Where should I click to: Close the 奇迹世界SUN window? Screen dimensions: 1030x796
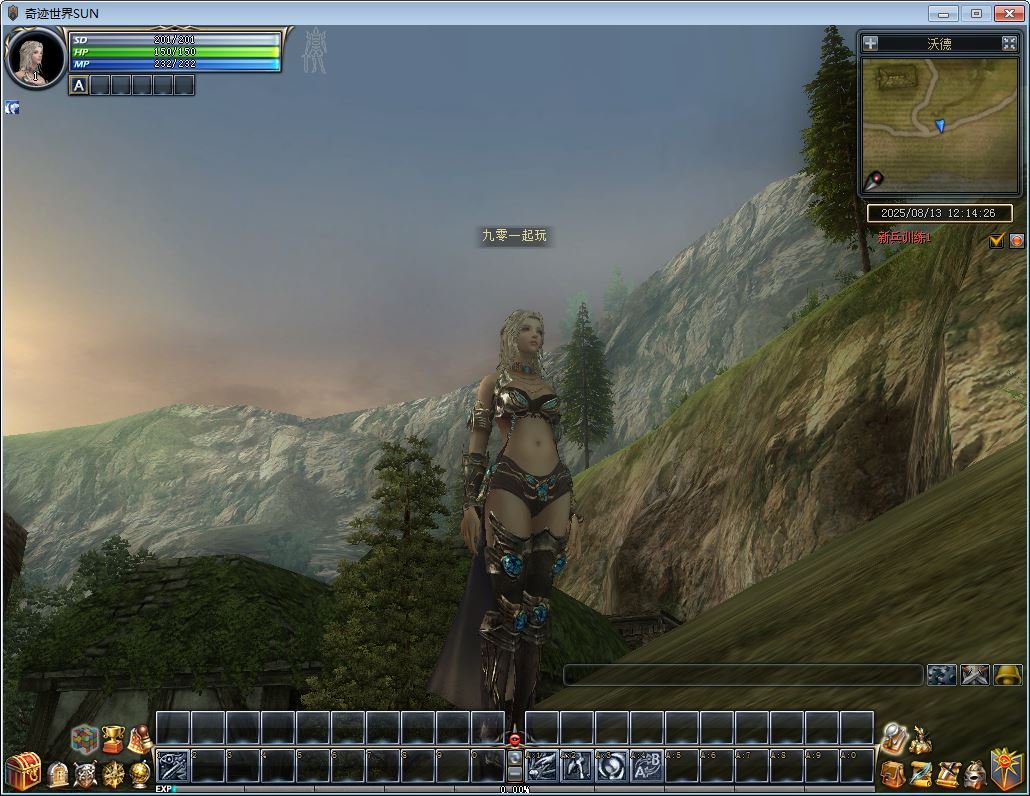[1009, 13]
